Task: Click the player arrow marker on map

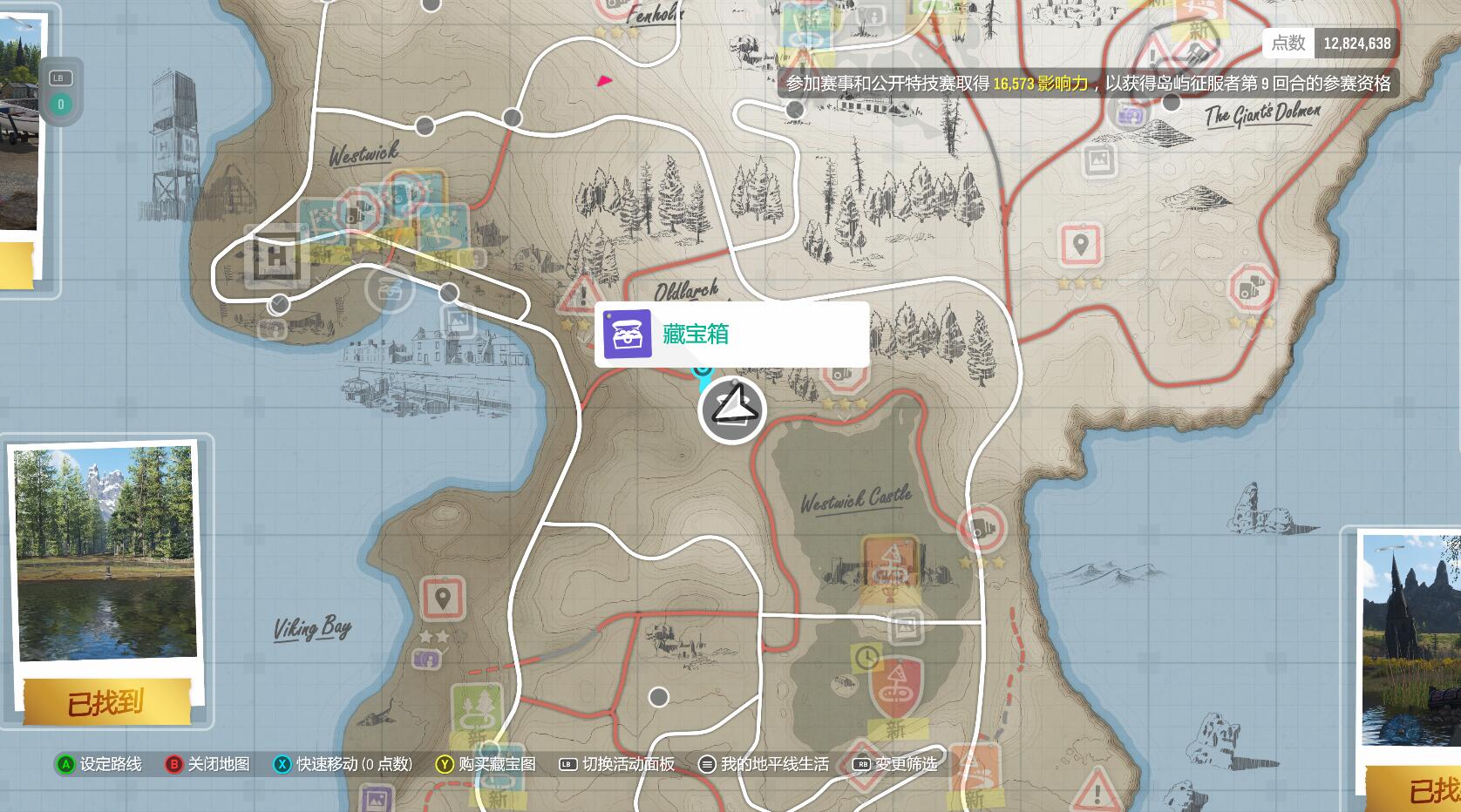Action: click(732, 409)
